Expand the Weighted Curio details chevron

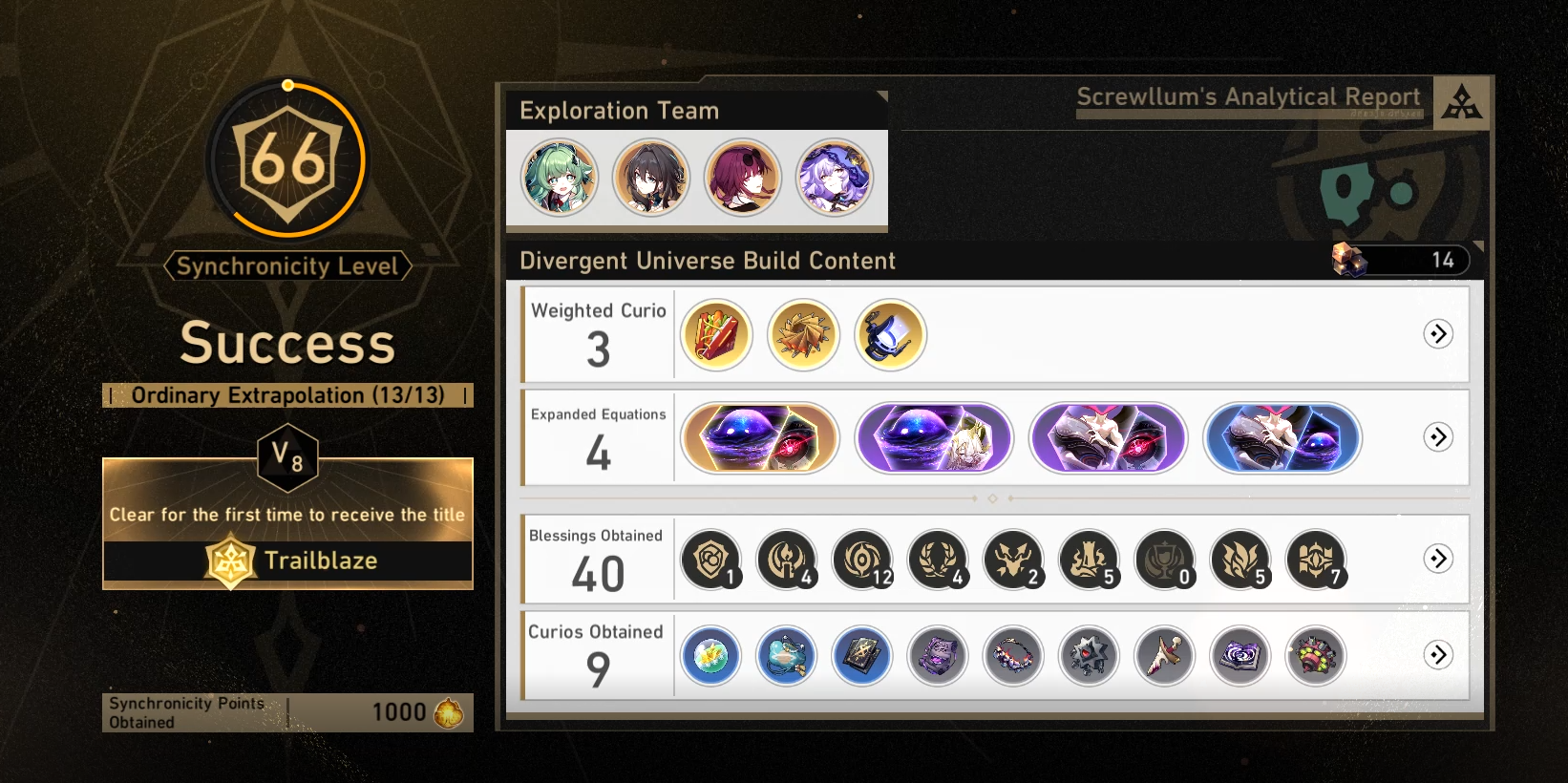tap(1438, 334)
